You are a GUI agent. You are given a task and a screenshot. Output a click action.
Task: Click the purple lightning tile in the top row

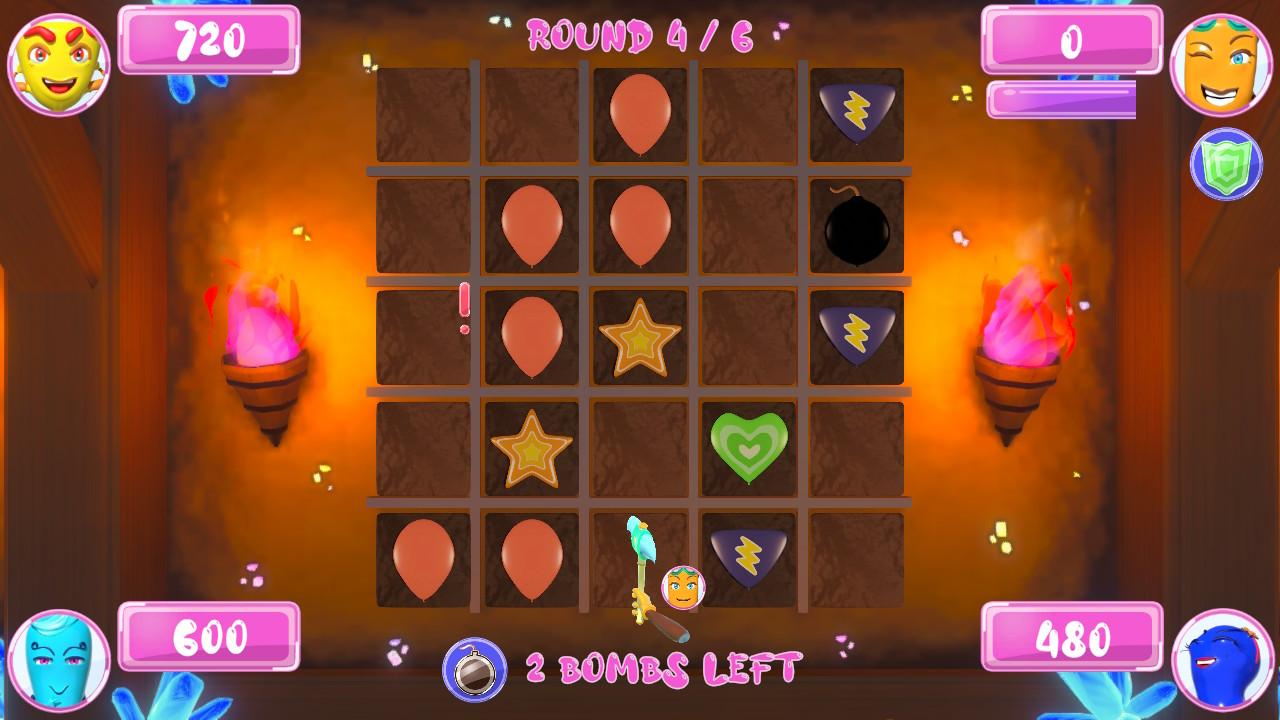(857, 112)
